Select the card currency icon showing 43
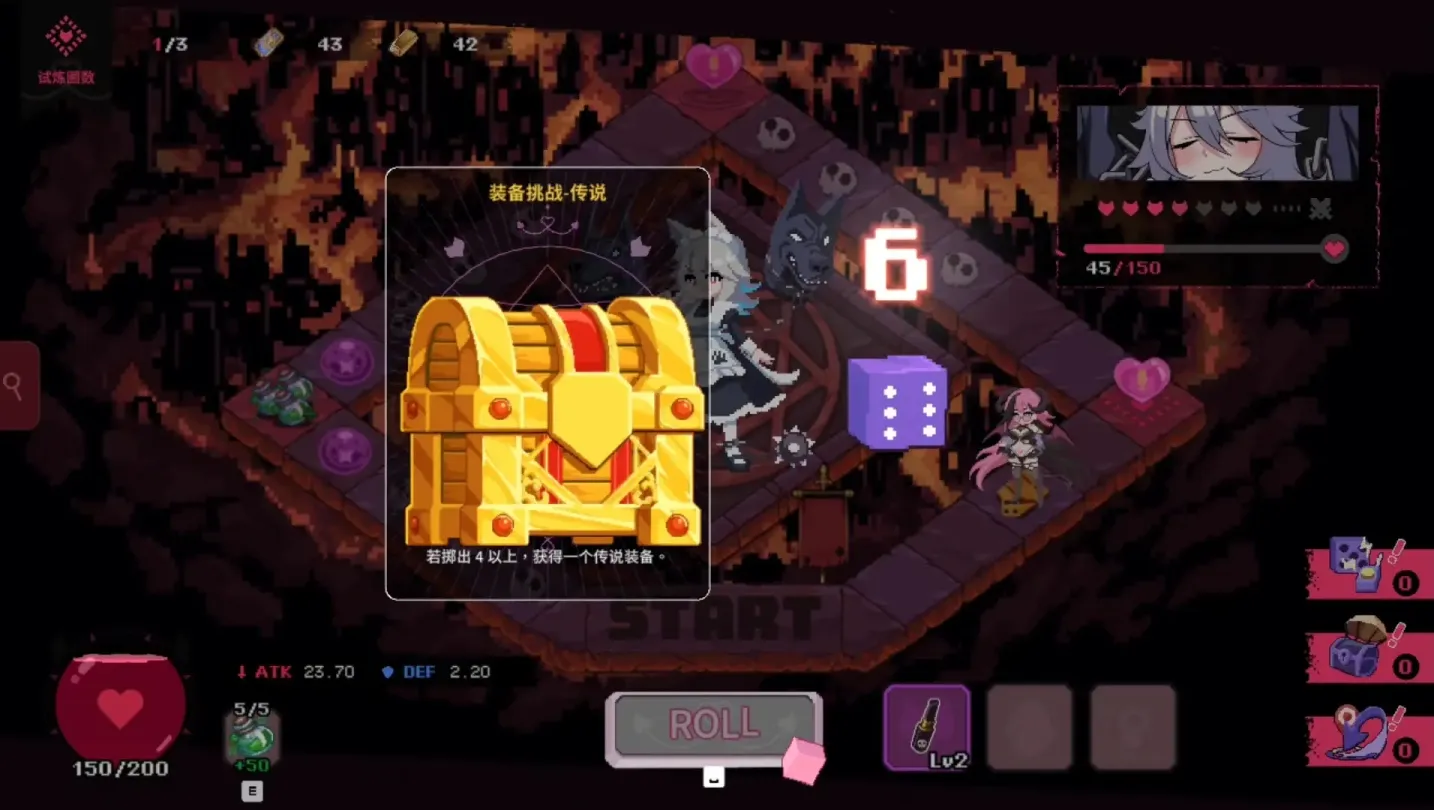 pyautogui.click(x=268, y=43)
